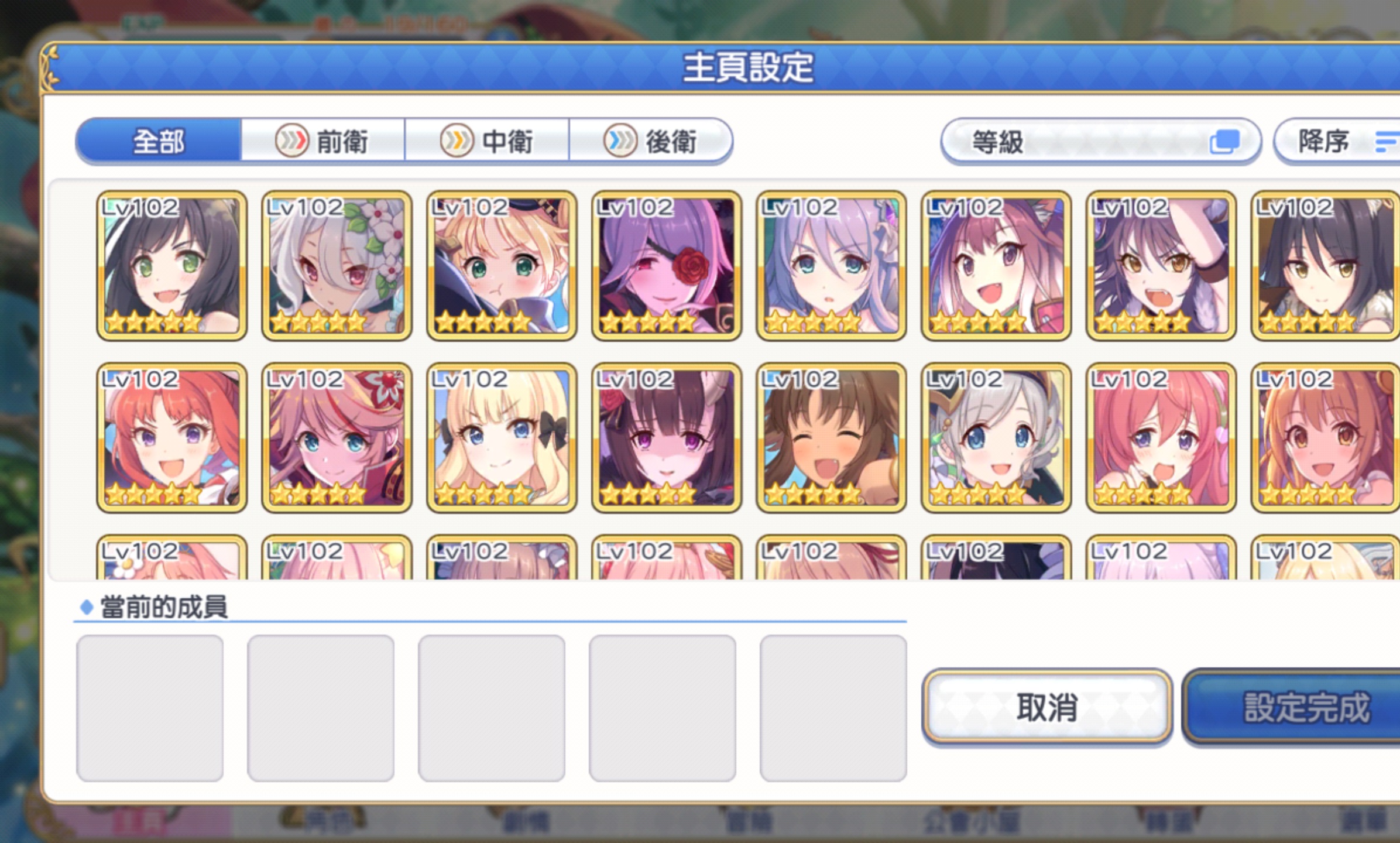Select the silver-haired blue-eyed girl with headpiece
This screenshot has width=1400, height=843.
(996, 438)
